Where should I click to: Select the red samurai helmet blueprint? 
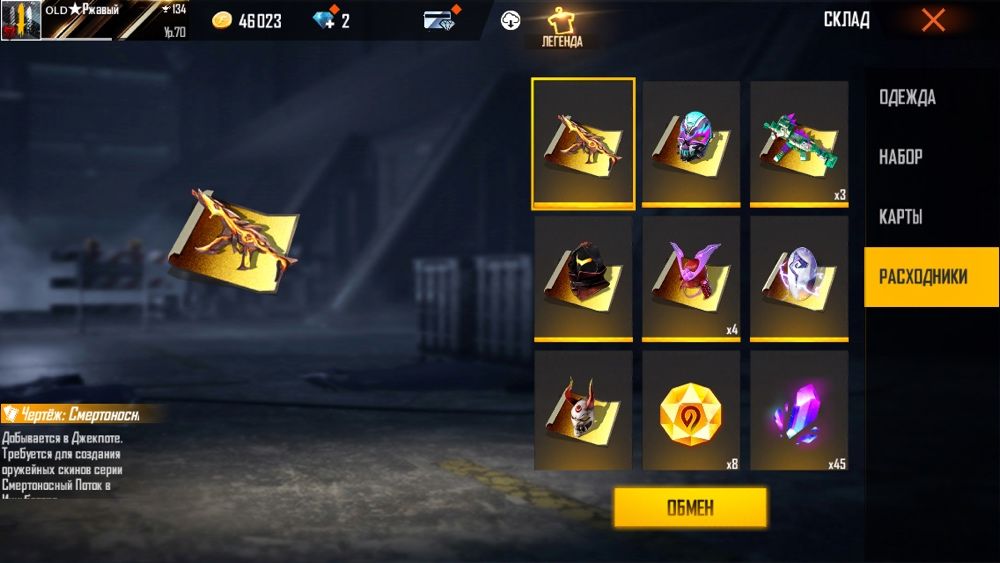coord(691,279)
